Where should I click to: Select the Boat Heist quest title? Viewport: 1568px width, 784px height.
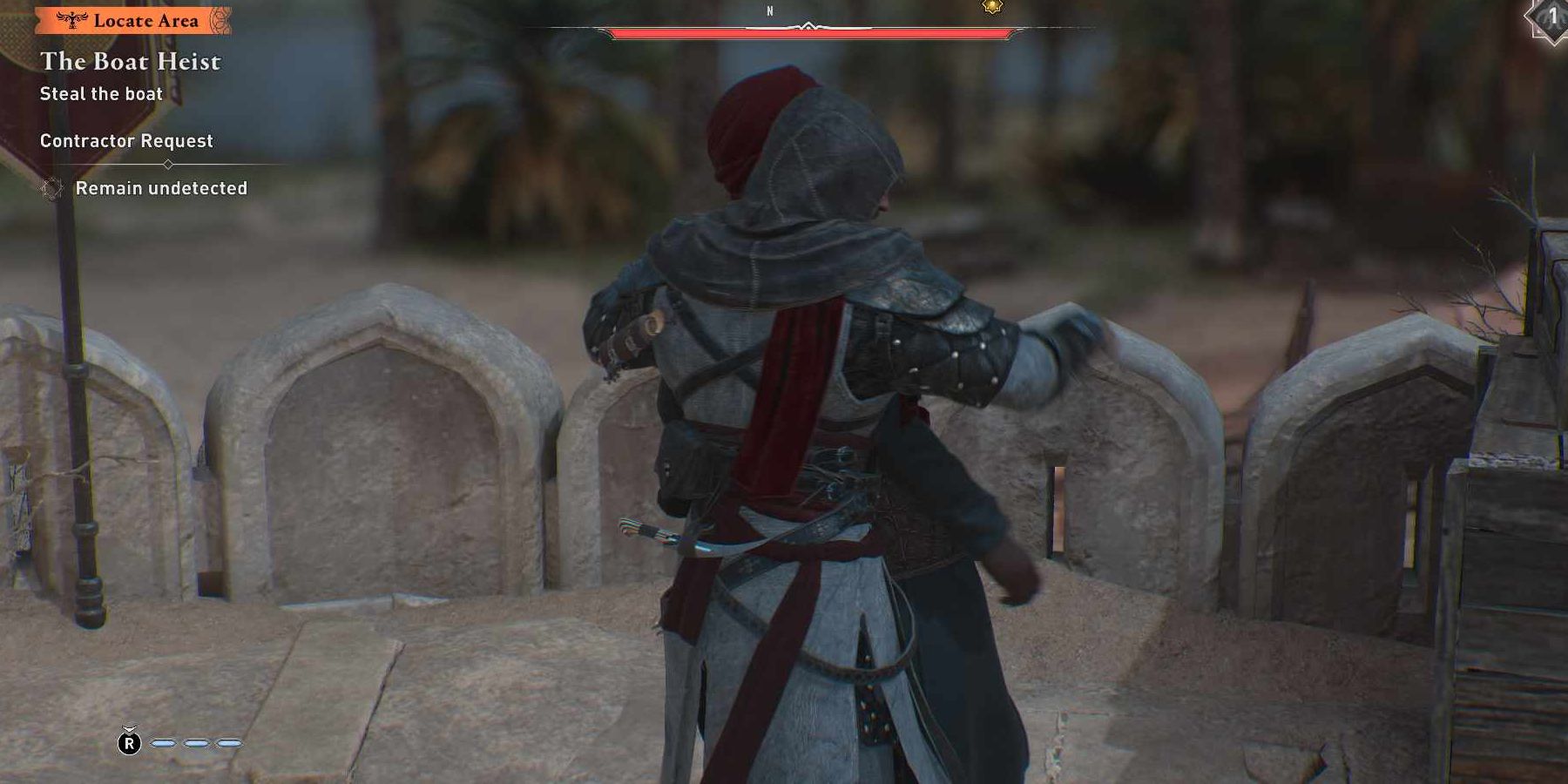131,62
